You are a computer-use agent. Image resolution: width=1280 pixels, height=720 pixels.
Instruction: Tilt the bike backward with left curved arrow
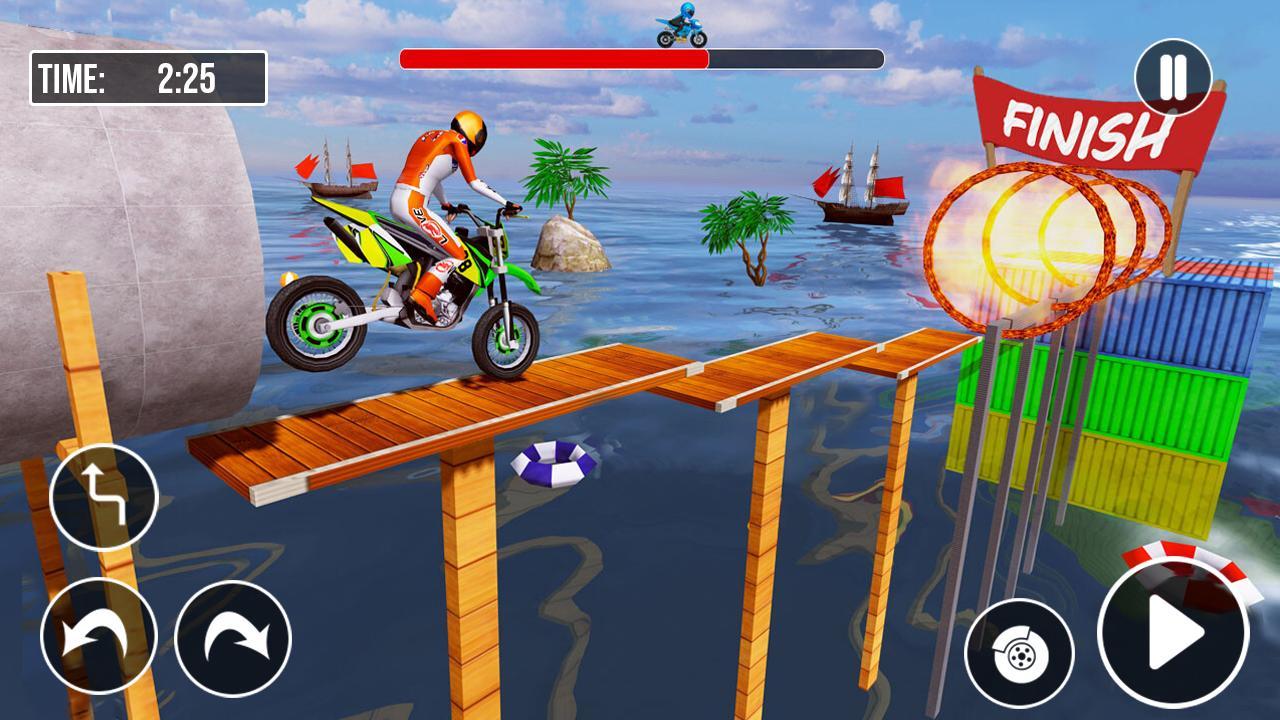point(98,636)
